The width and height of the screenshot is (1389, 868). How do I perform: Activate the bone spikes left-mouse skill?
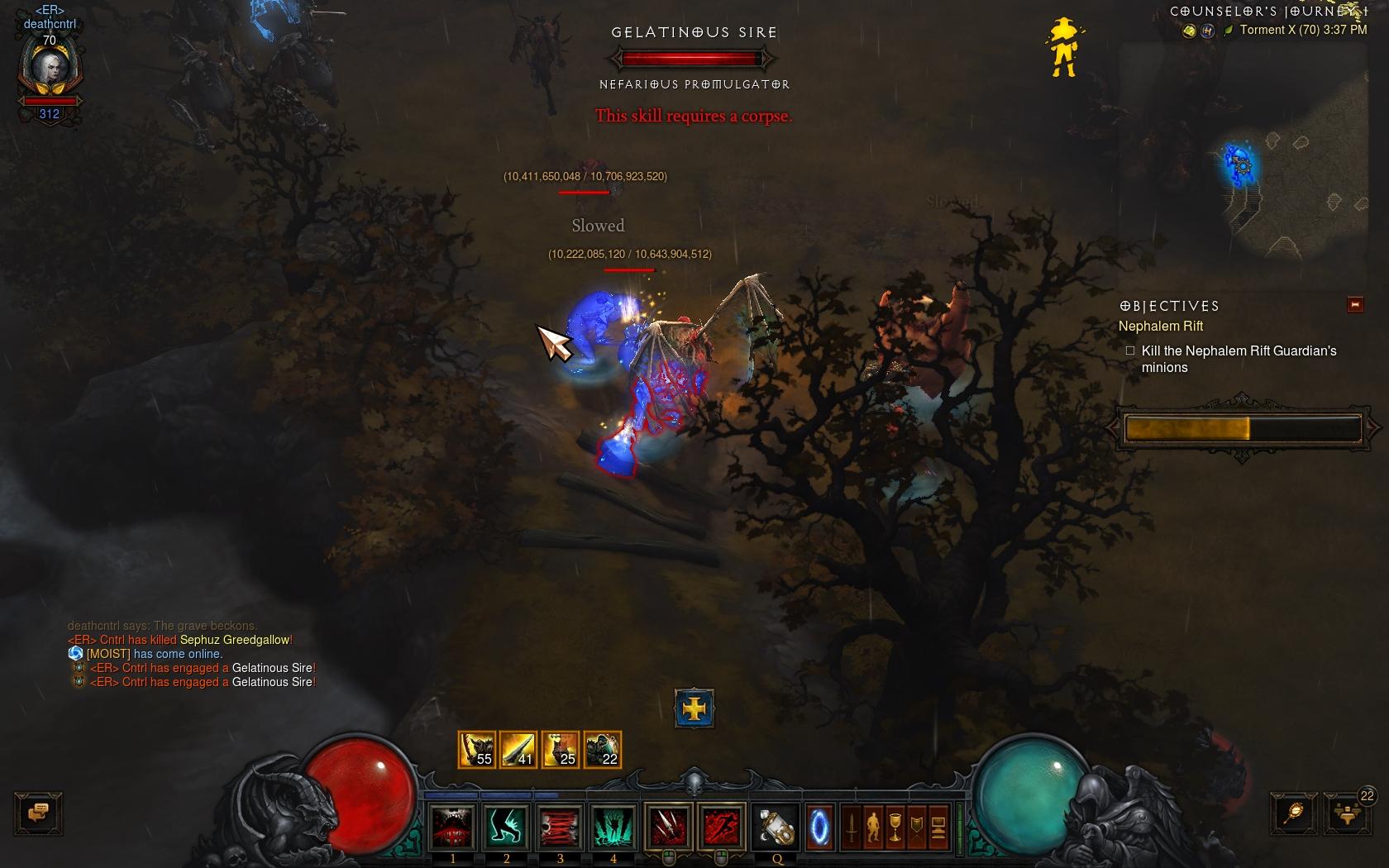coord(668,826)
